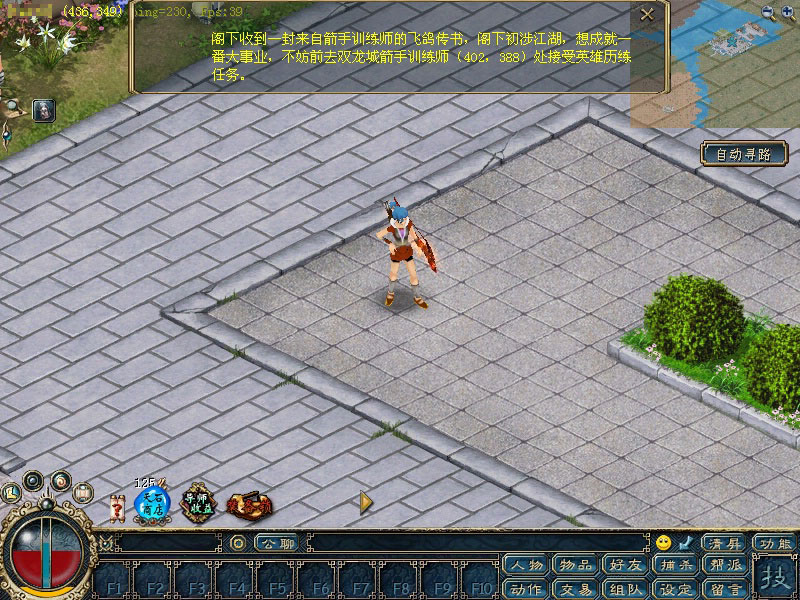
Task: Open the 人物 character panel
Action: click(526, 566)
